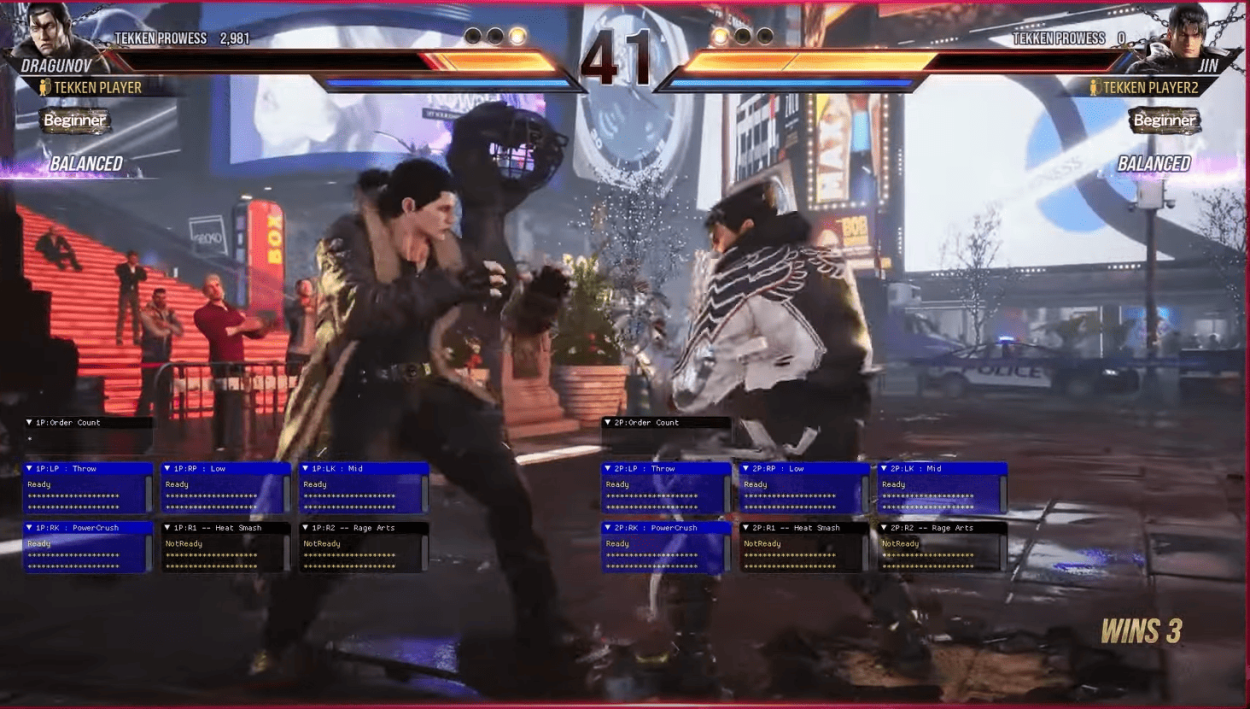
Task: Collapse the 2P:R1 Heat Smash panel
Action: [x=746, y=528]
